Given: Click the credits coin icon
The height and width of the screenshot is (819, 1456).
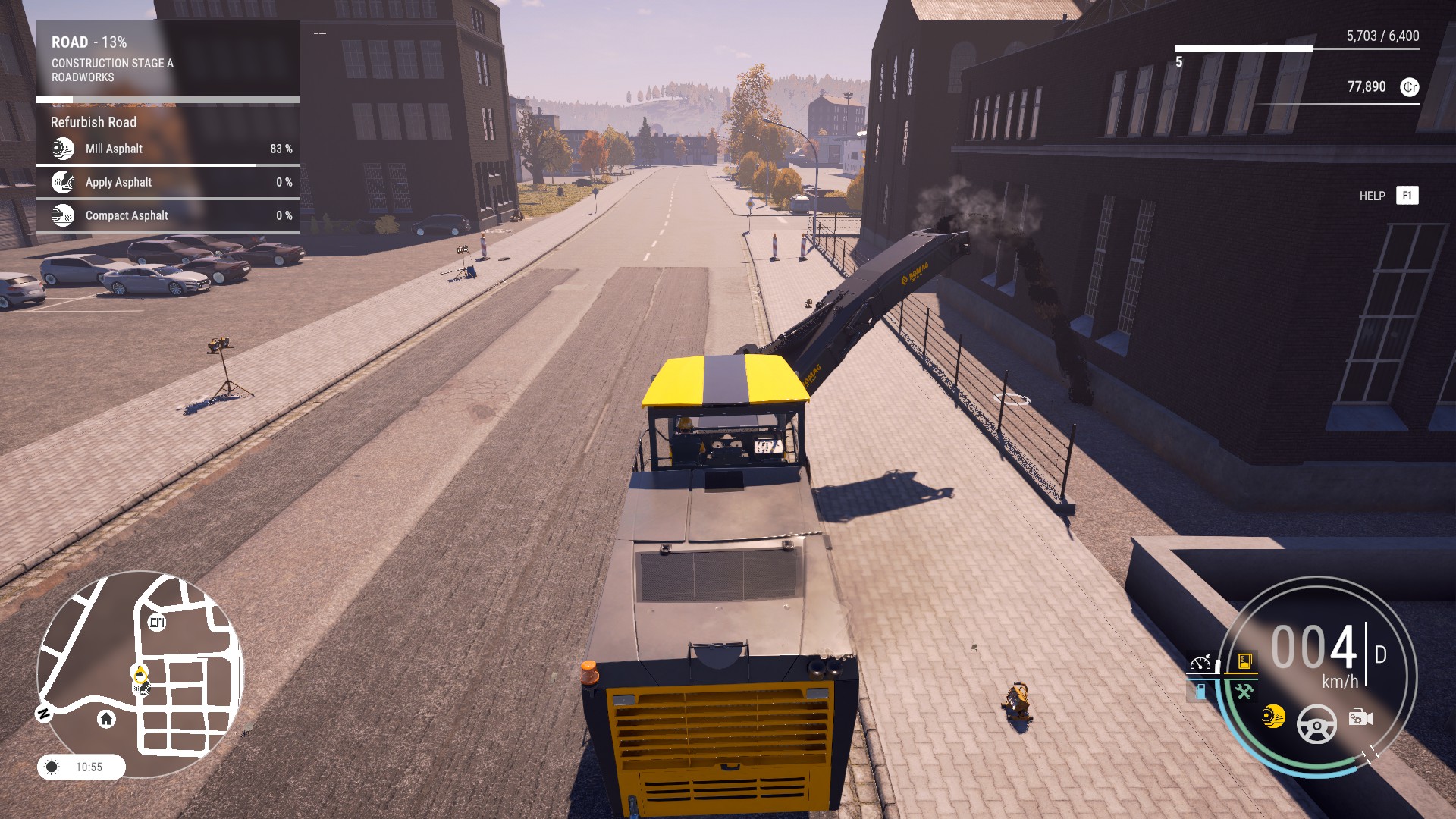Looking at the screenshot, I should click(1409, 87).
